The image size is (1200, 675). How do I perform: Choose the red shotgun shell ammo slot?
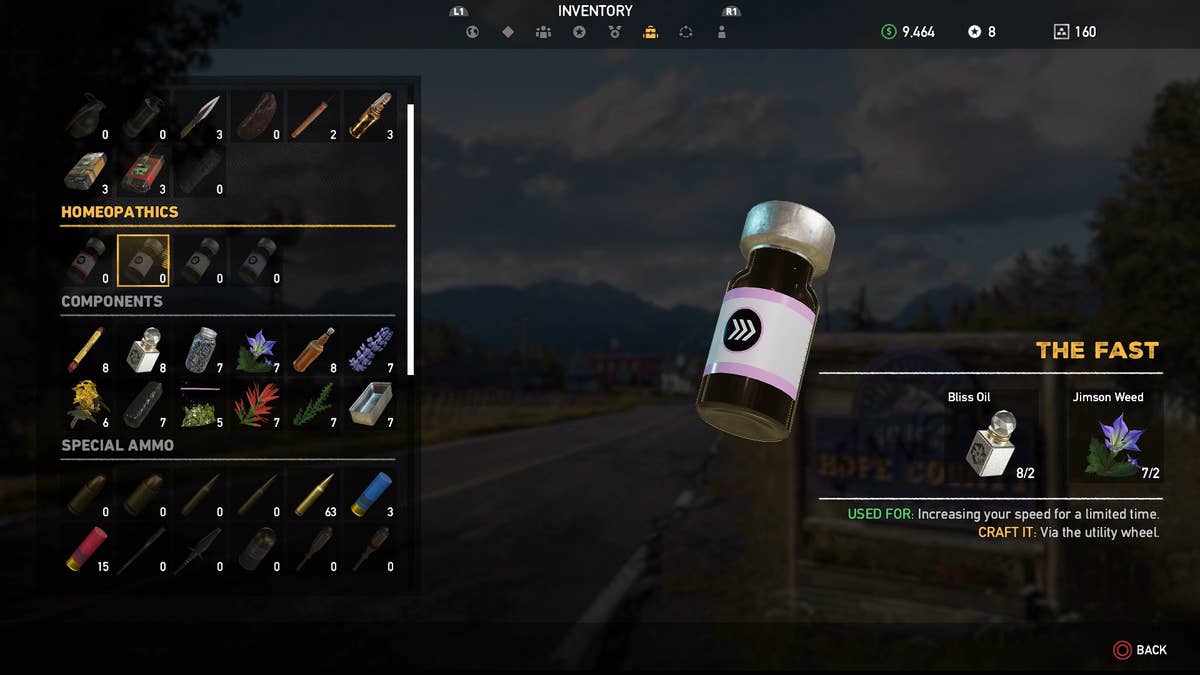(86, 549)
